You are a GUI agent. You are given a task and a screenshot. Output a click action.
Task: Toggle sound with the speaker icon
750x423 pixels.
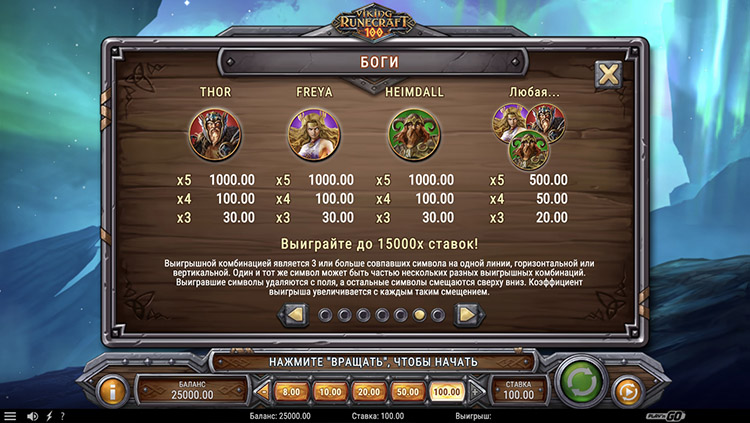click(x=32, y=416)
